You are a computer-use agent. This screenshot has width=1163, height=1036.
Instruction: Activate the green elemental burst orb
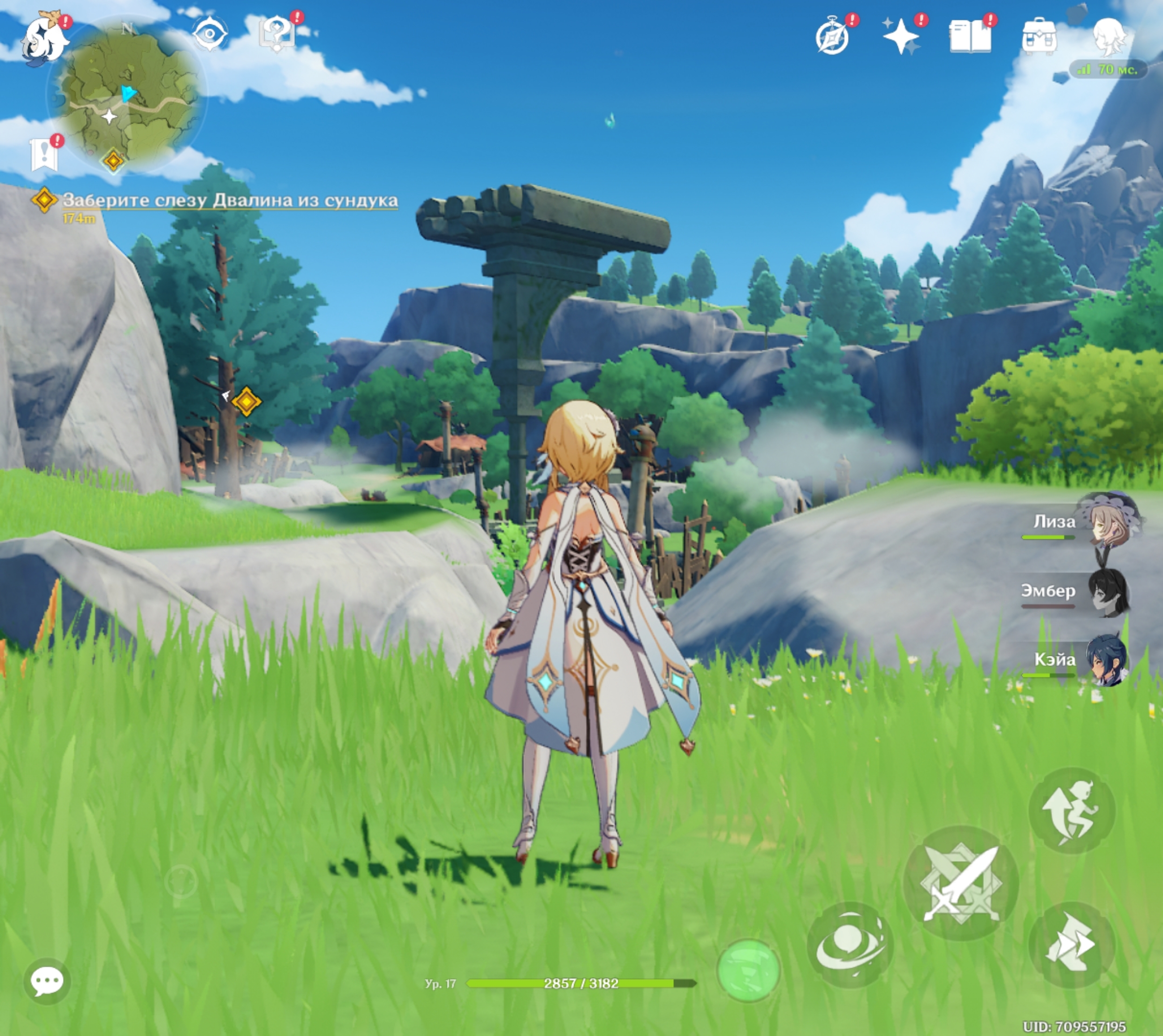pos(748,970)
